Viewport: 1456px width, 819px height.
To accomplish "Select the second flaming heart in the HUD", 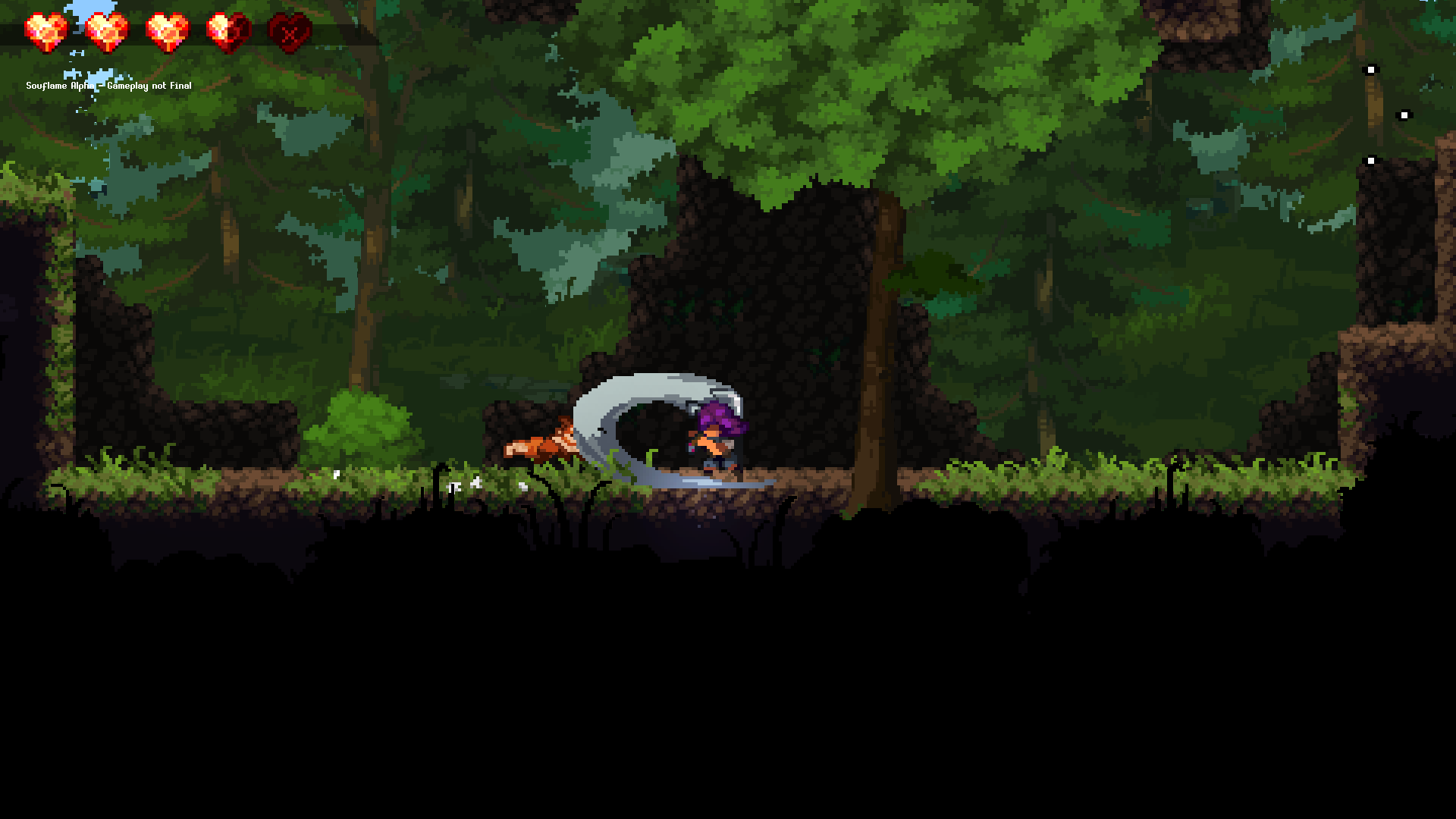I will point(106,29).
